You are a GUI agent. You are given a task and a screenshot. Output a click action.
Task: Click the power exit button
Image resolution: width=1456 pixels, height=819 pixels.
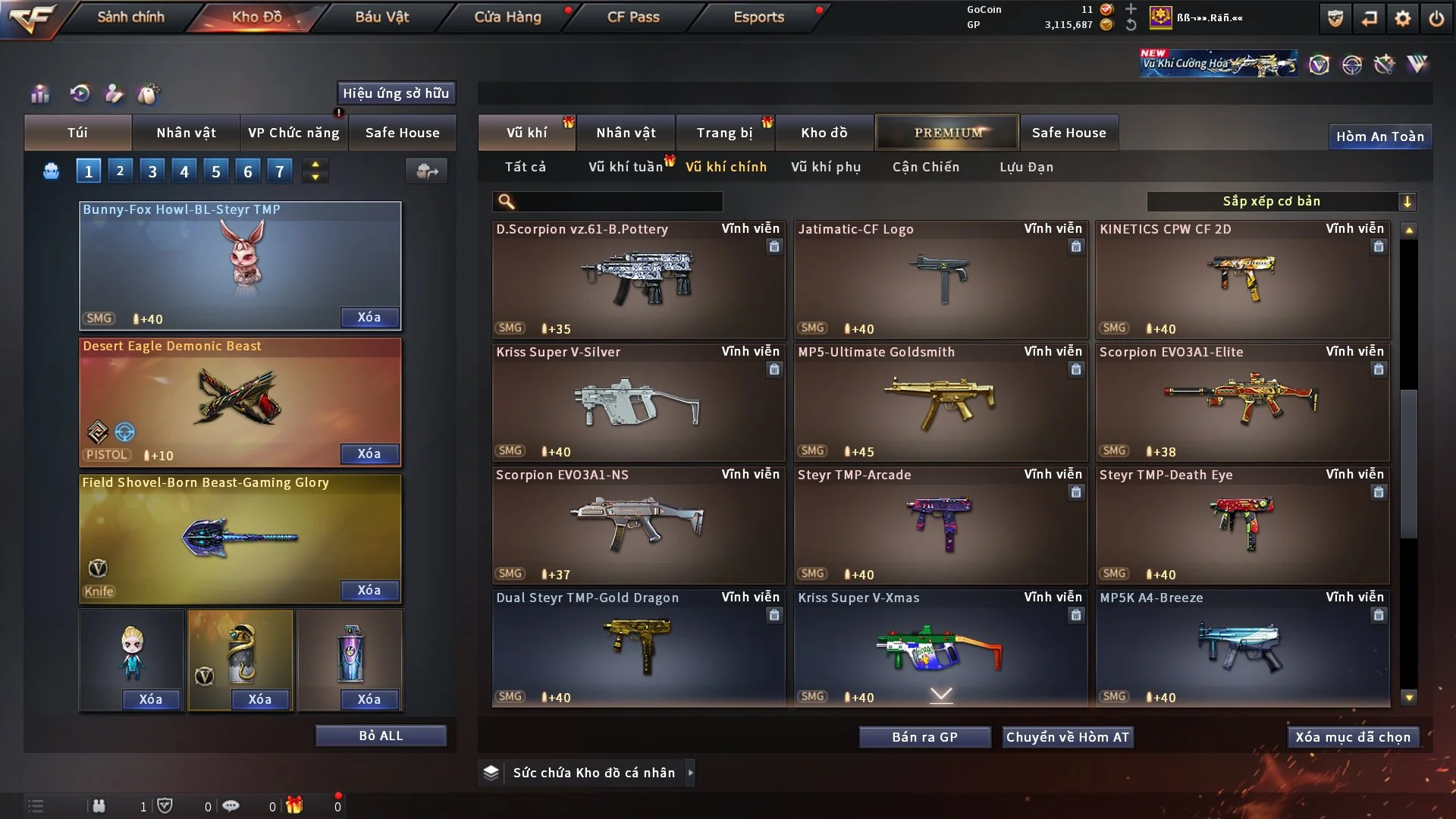coord(1436,18)
